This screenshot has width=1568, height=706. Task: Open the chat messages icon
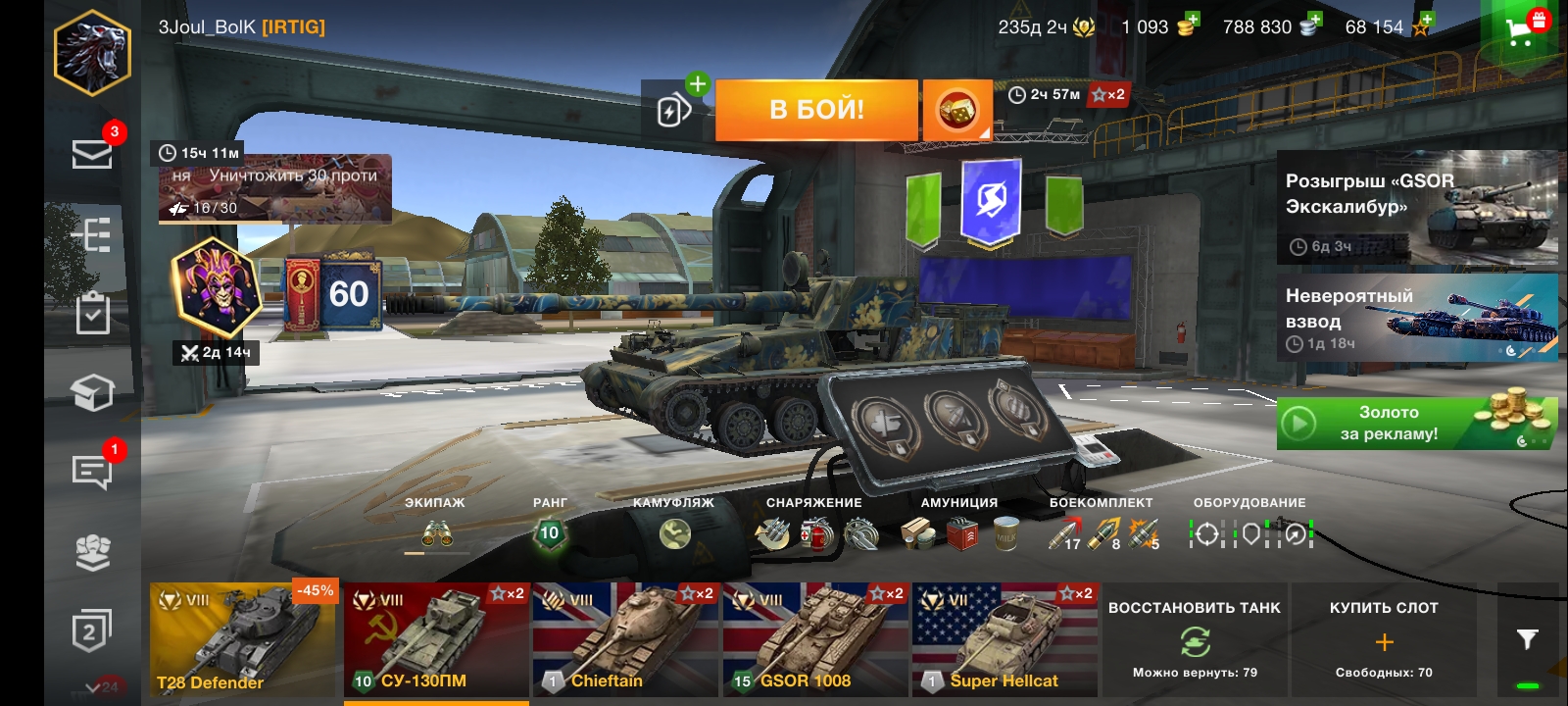click(x=92, y=472)
